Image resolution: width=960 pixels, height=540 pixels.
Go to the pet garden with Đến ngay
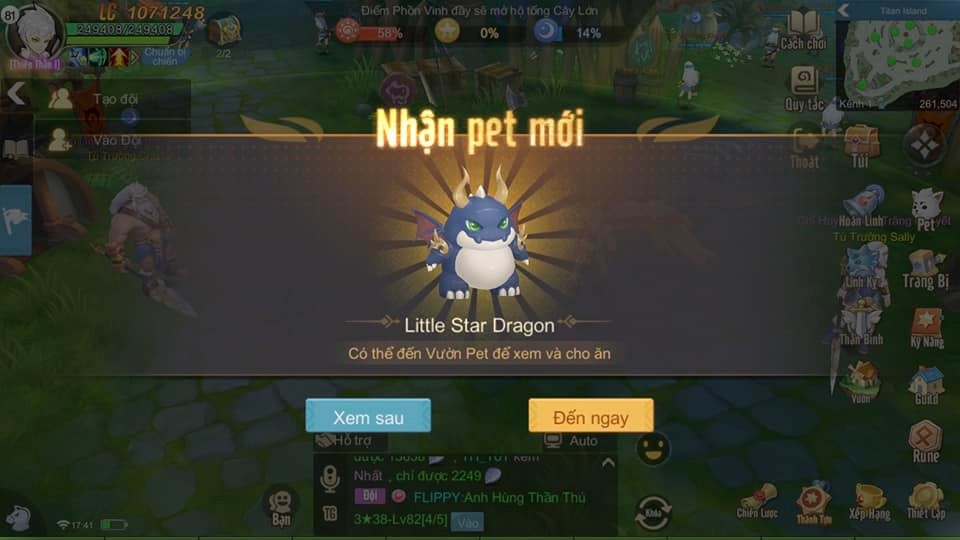point(590,416)
